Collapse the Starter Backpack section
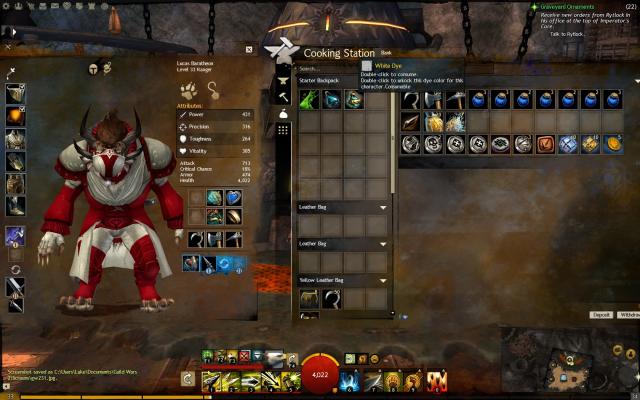The image size is (640, 400). (x=384, y=79)
